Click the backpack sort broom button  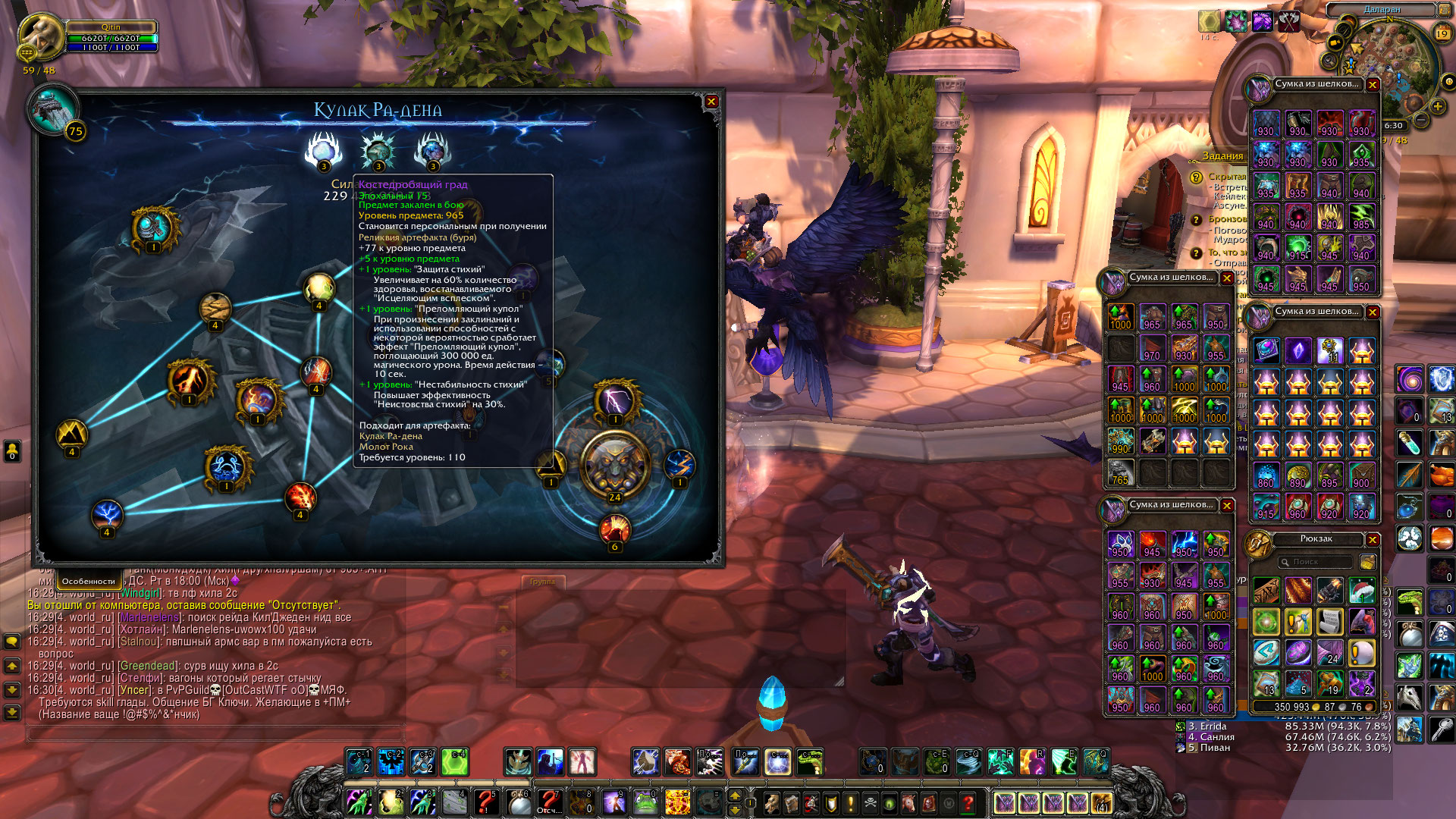pyautogui.click(x=1368, y=562)
